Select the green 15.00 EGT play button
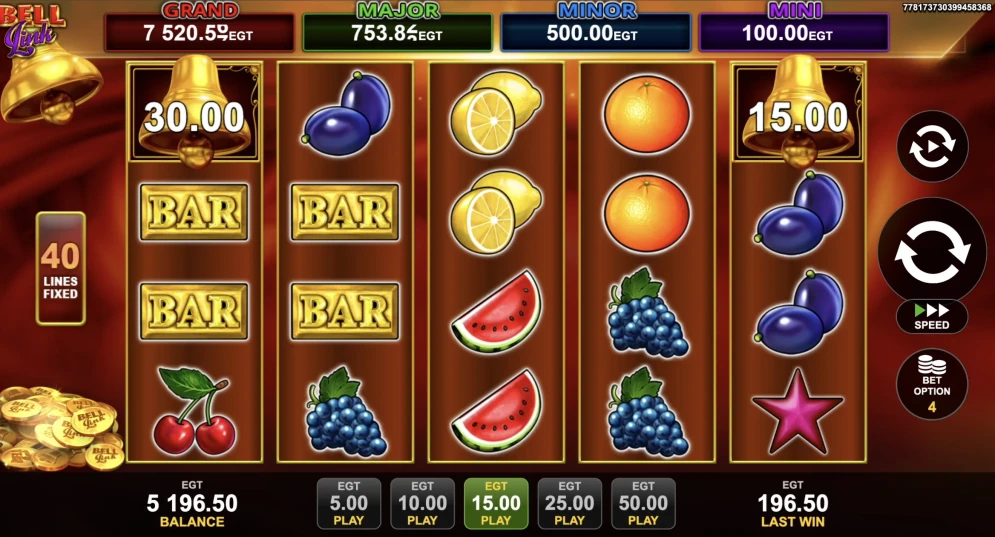Image resolution: width=995 pixels, height=537 pixels. 496,503
